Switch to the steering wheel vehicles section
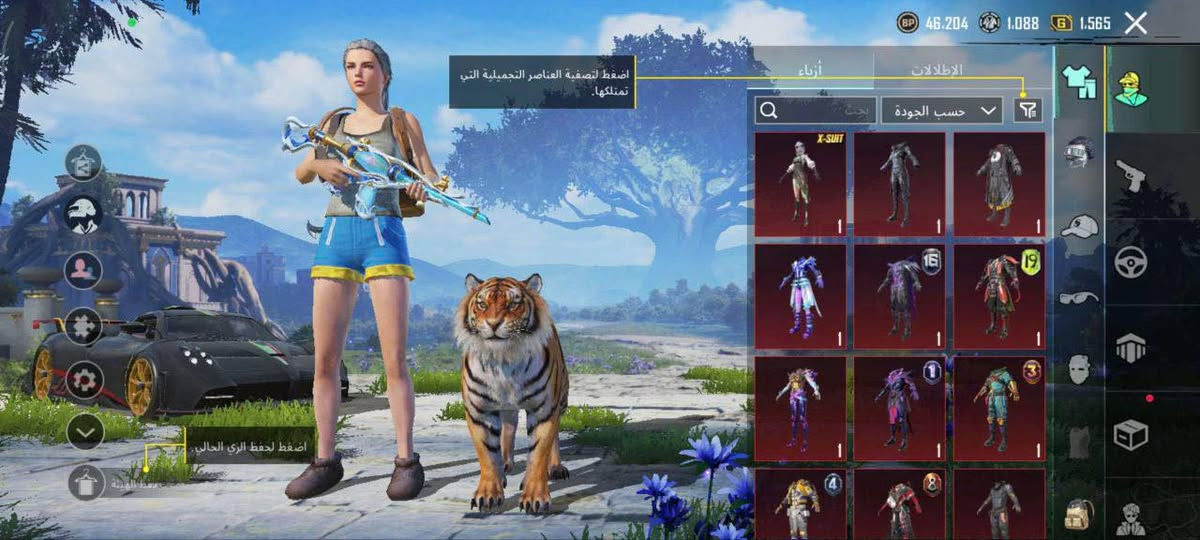 click(1130, 262)
